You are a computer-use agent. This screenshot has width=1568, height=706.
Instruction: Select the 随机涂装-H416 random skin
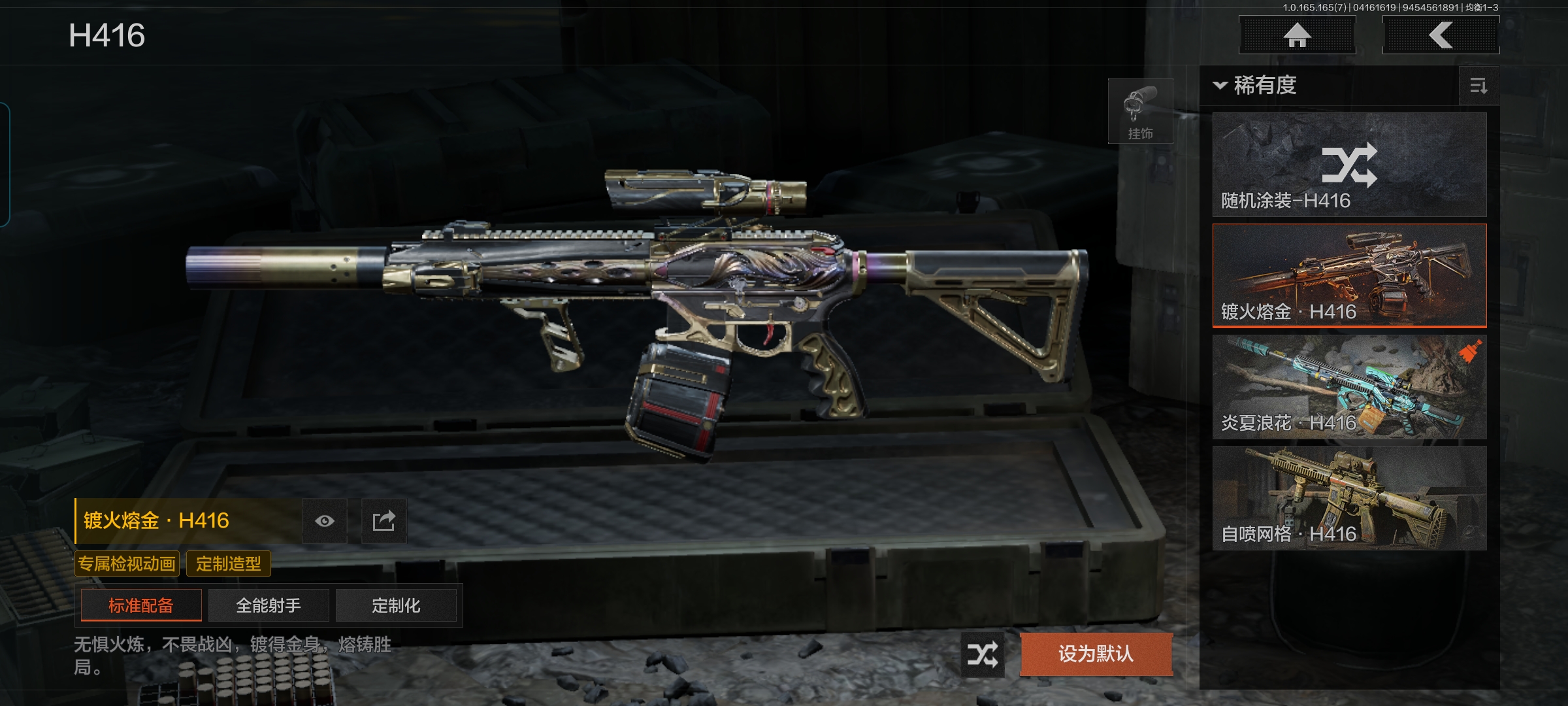(1349, 165)
